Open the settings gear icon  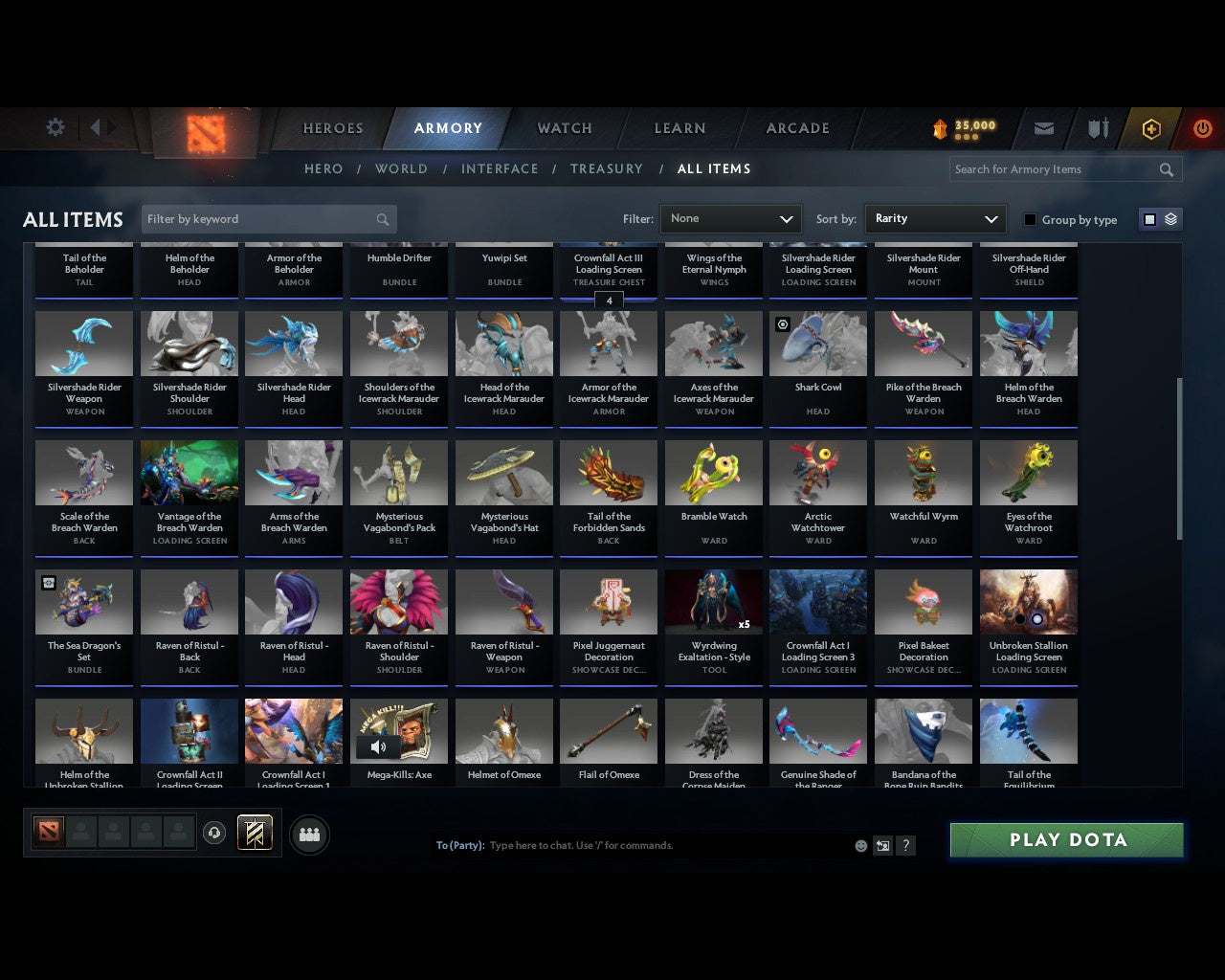(55, 127)
